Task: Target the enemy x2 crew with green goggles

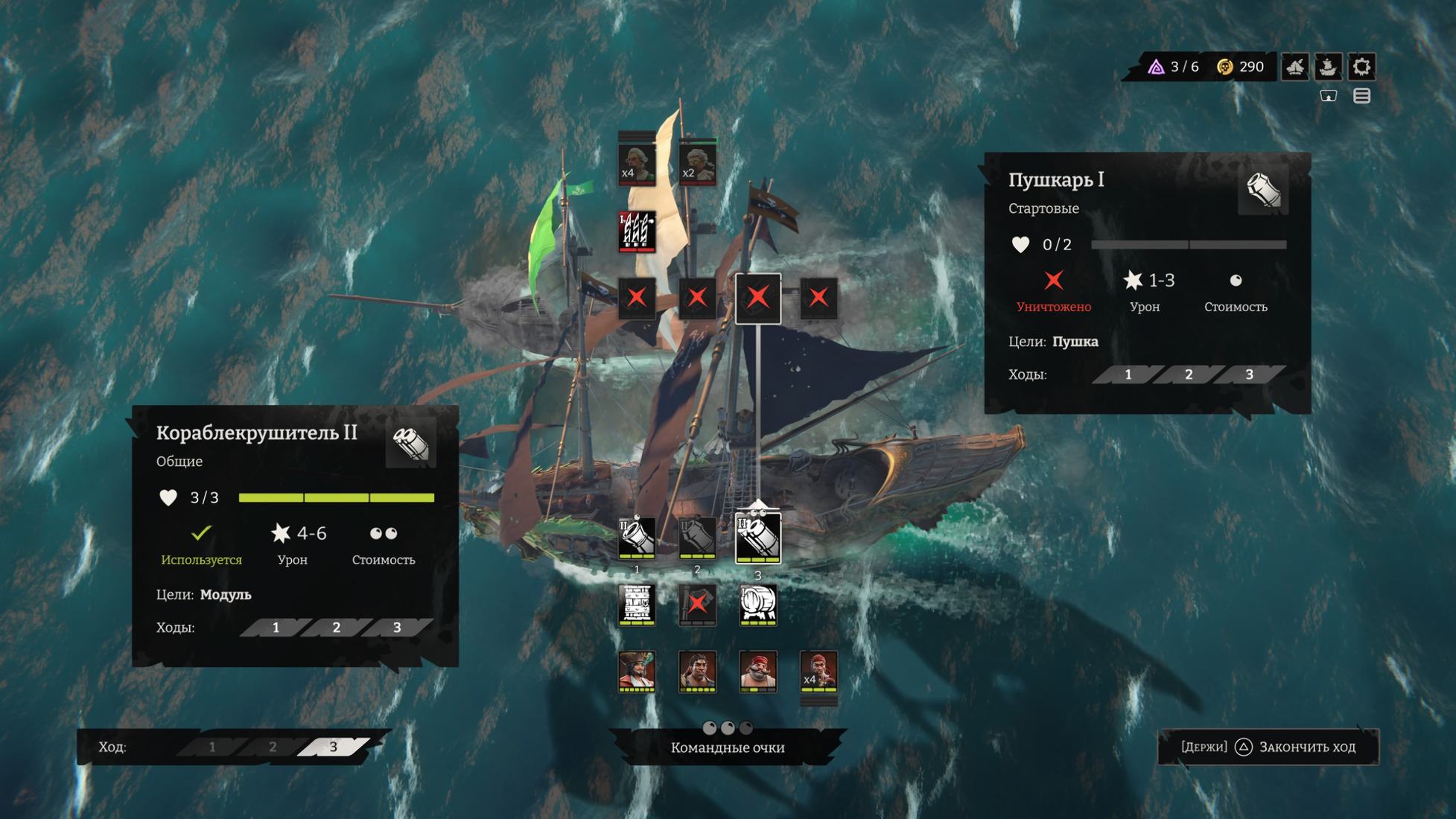Action: tap(697, 163)
